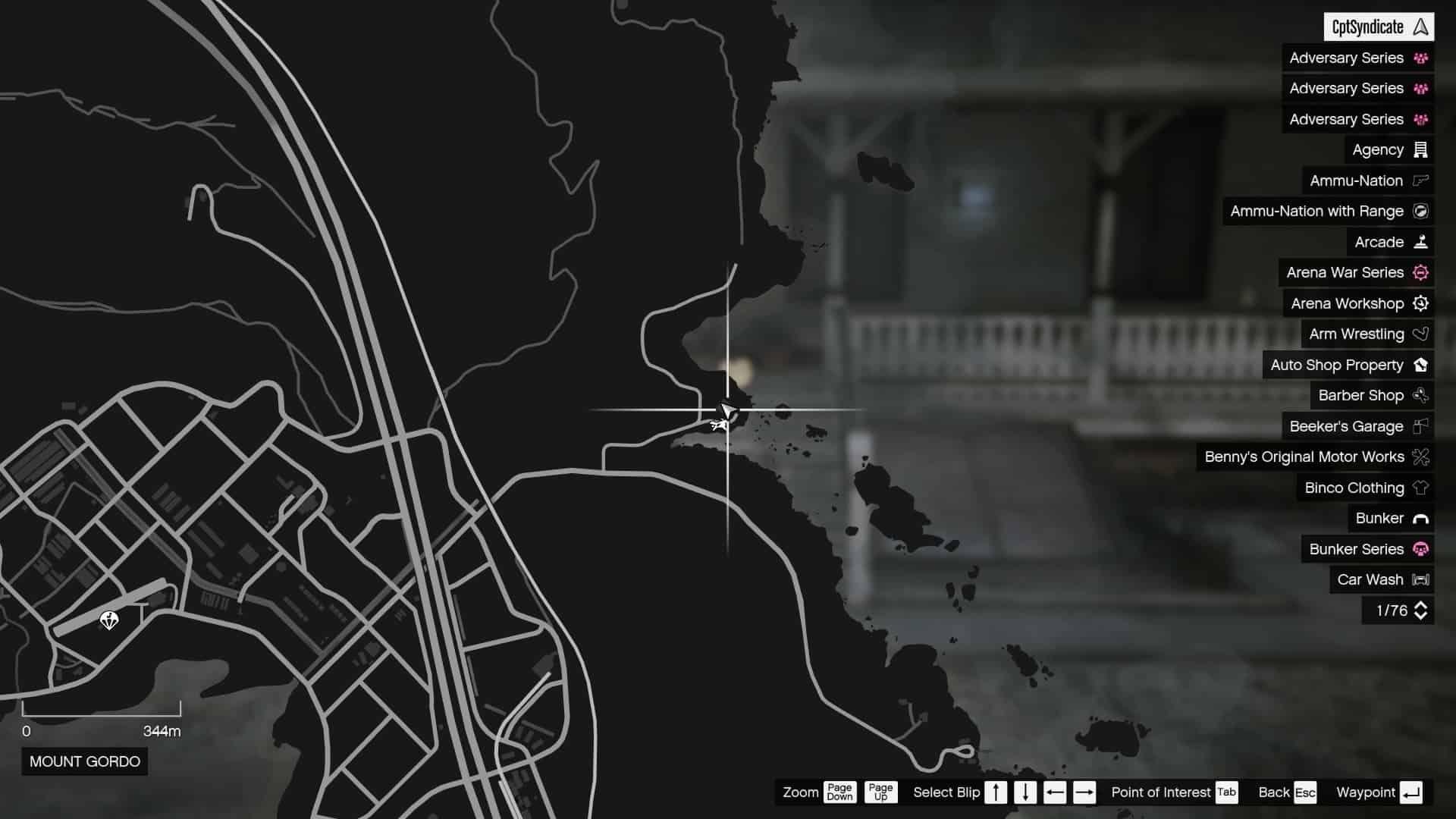Select the diamond collectible marker on the map
The image size is (1456, 819).
click(x=110, y=620)
